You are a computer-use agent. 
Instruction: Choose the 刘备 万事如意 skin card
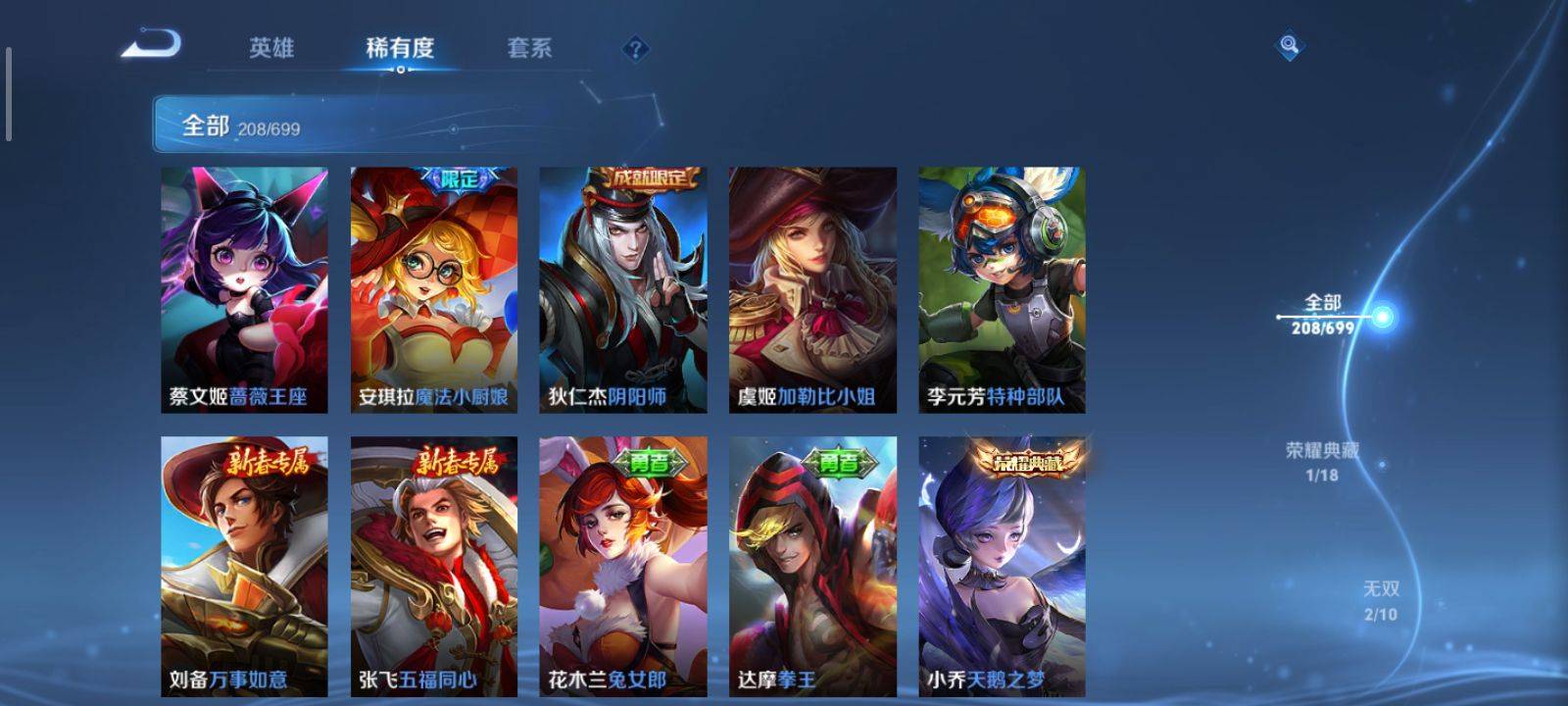click(x=244, y=567)
